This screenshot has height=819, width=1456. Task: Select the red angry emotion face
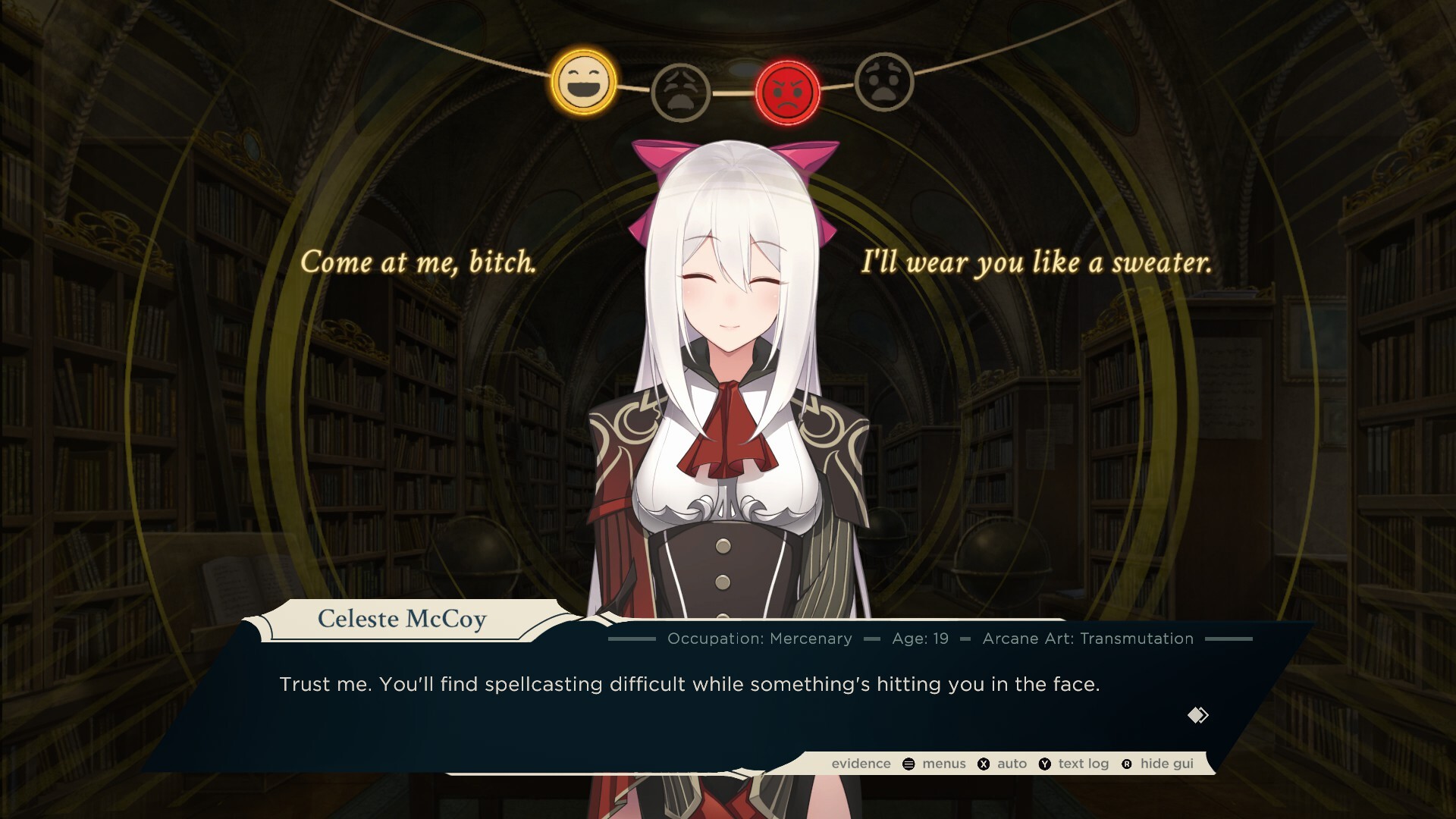coord(788,93)
